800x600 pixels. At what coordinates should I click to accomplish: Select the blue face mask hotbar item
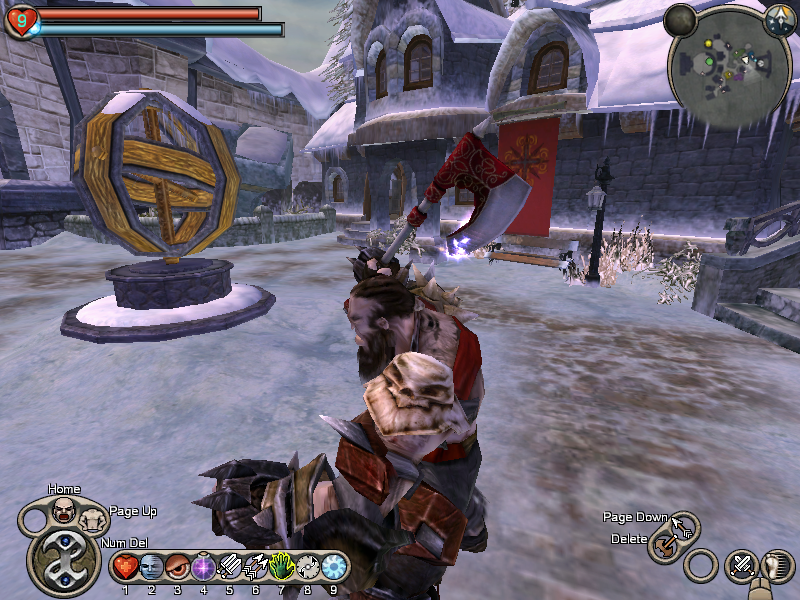coord(151,568)
